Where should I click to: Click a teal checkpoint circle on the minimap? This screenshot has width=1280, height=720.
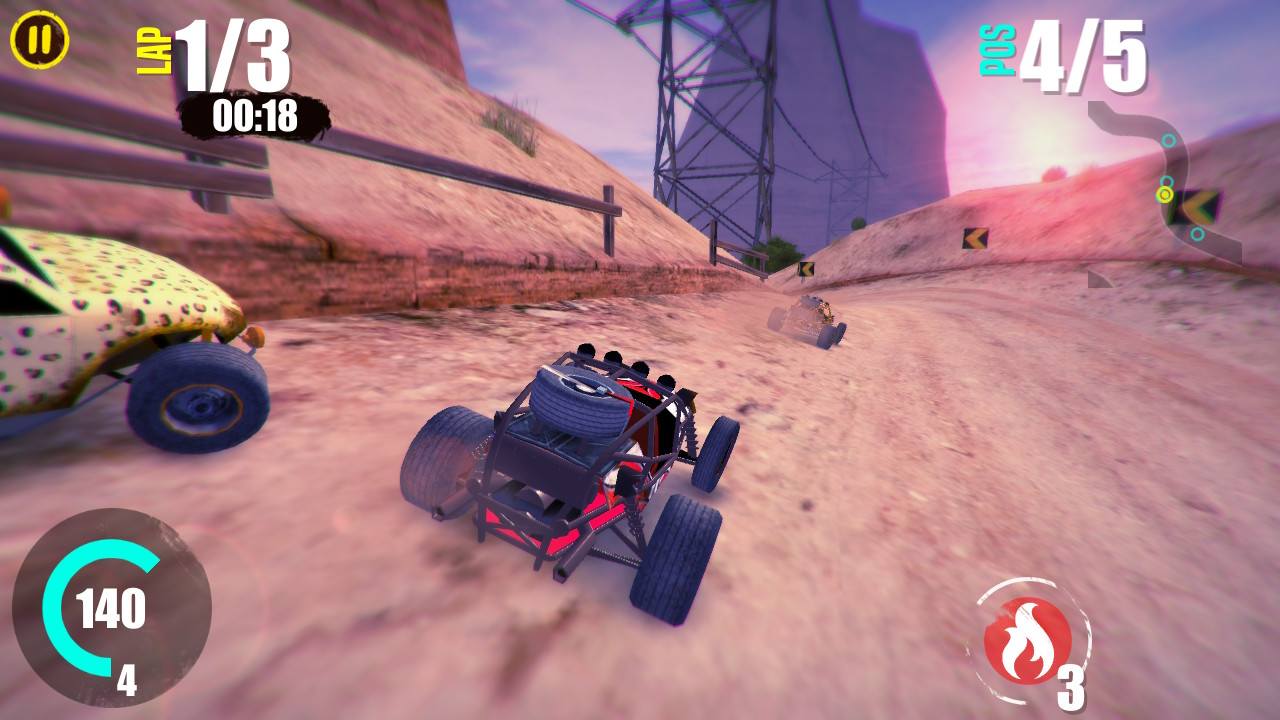click(1168, 138)
